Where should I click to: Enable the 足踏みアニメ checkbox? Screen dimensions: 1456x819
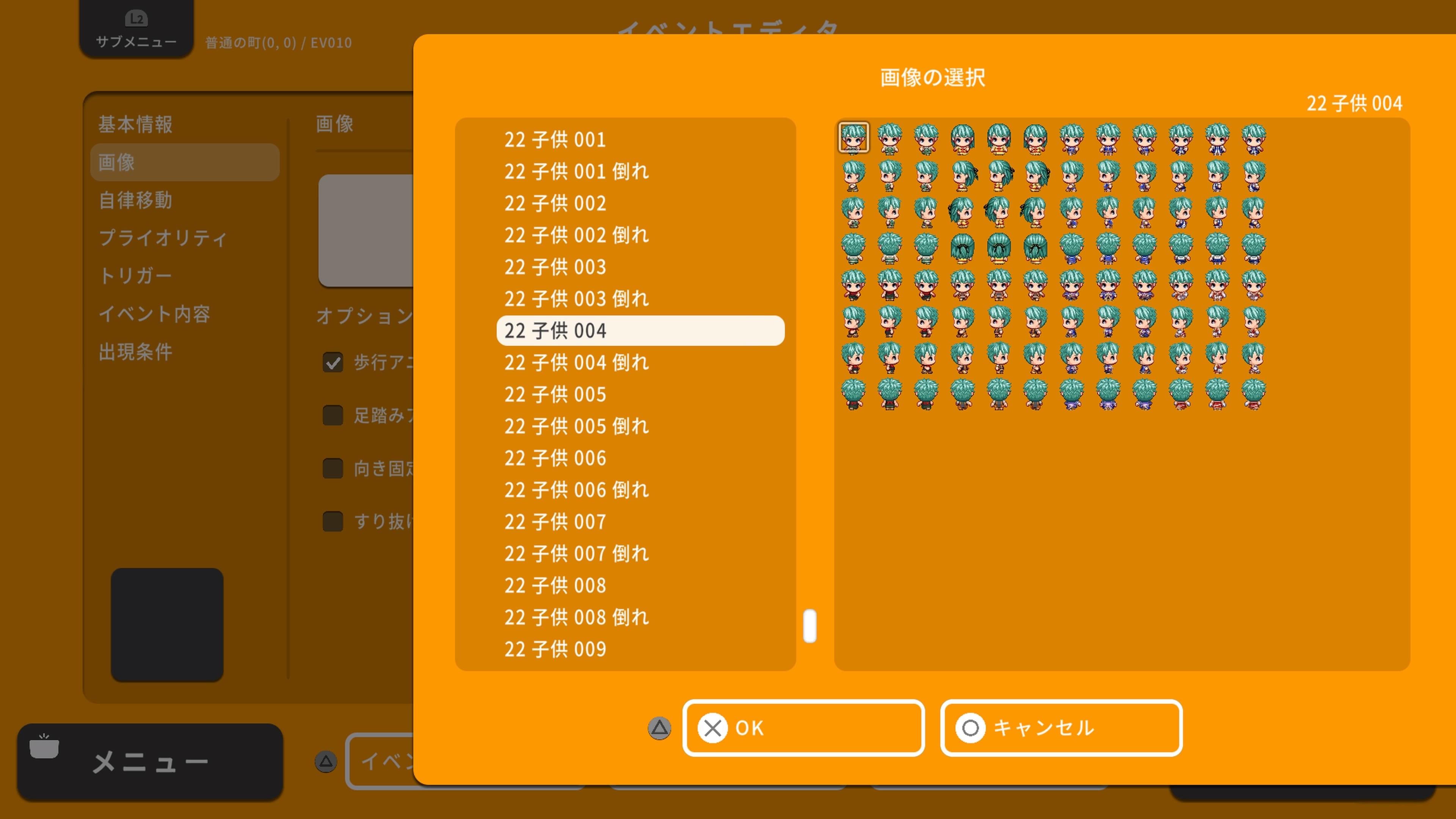click(333, 416)
